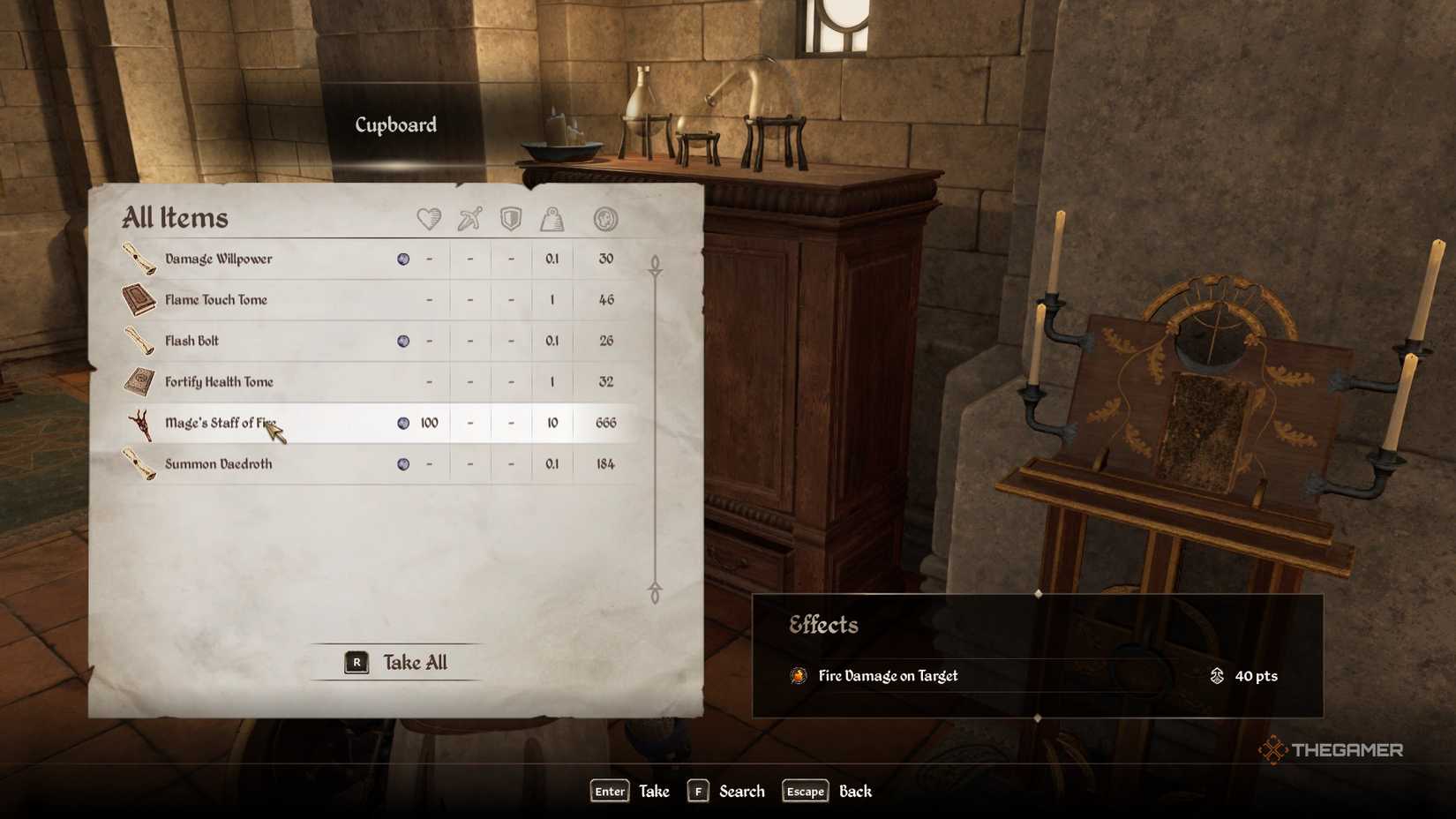Viewport: 1456px width, 819px height.
Task: Click the Fire Damage on Target effect icon
Action: pos(799,676)
